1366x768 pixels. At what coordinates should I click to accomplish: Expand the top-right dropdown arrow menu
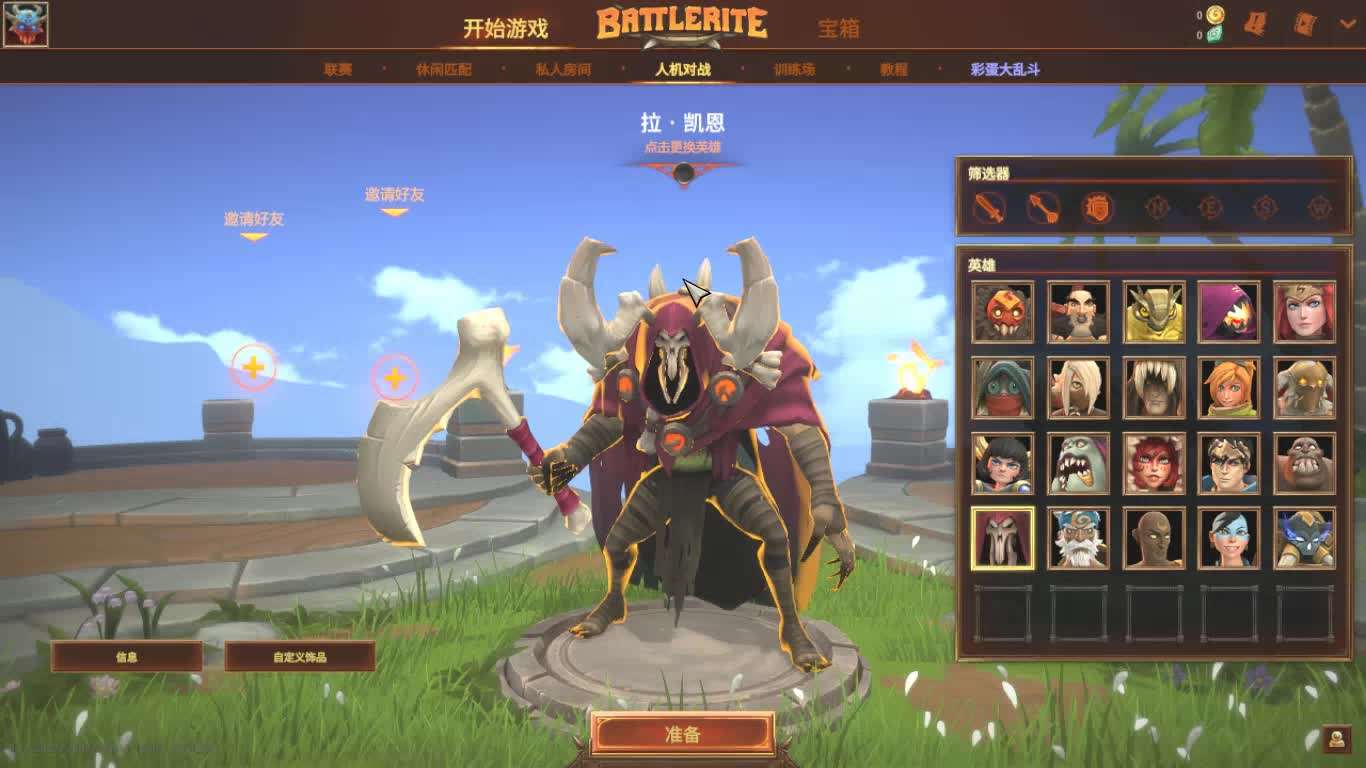click(x=1345, y=22)
